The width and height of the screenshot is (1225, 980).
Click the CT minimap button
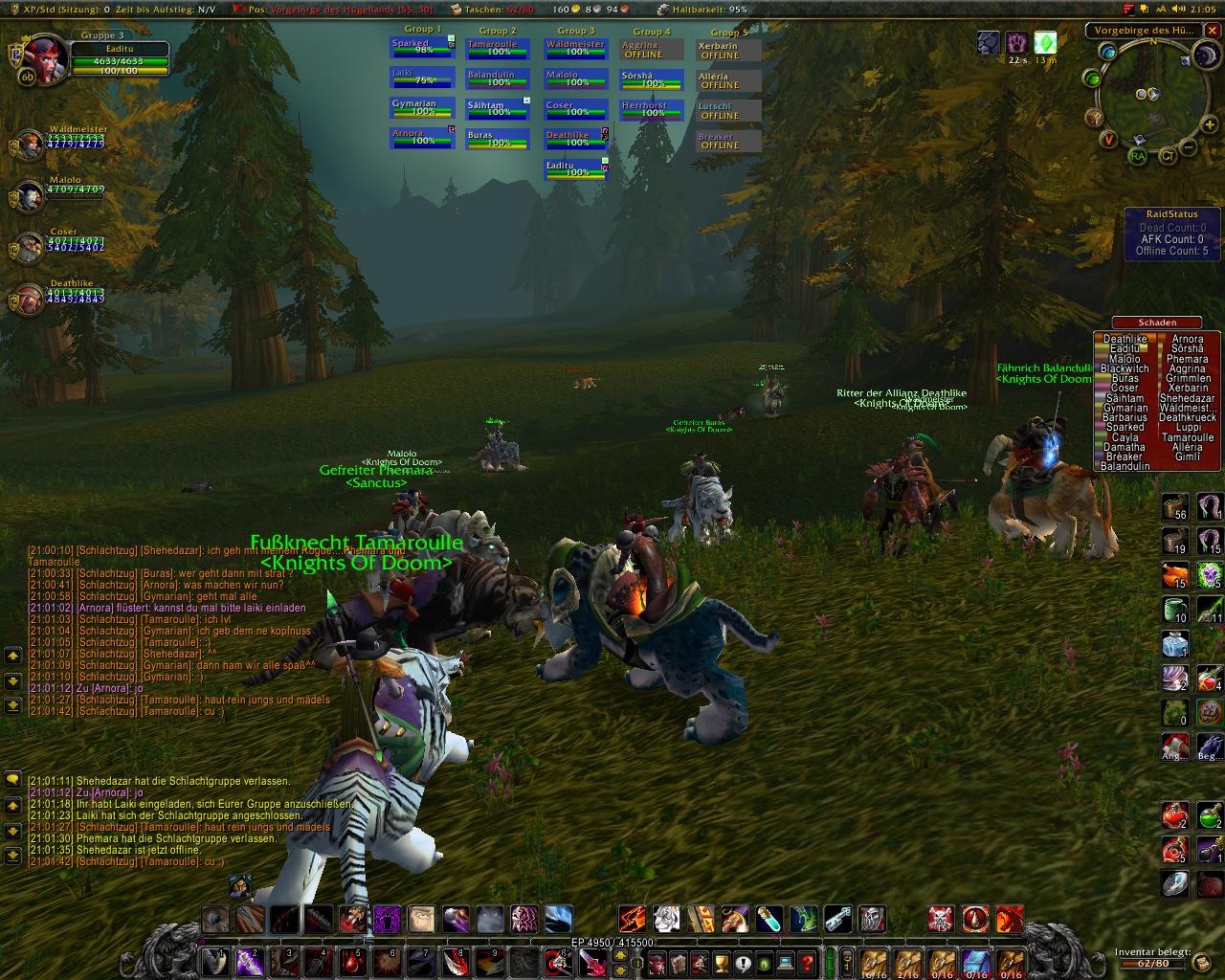pyautogui.click(x=1167, y=156)
